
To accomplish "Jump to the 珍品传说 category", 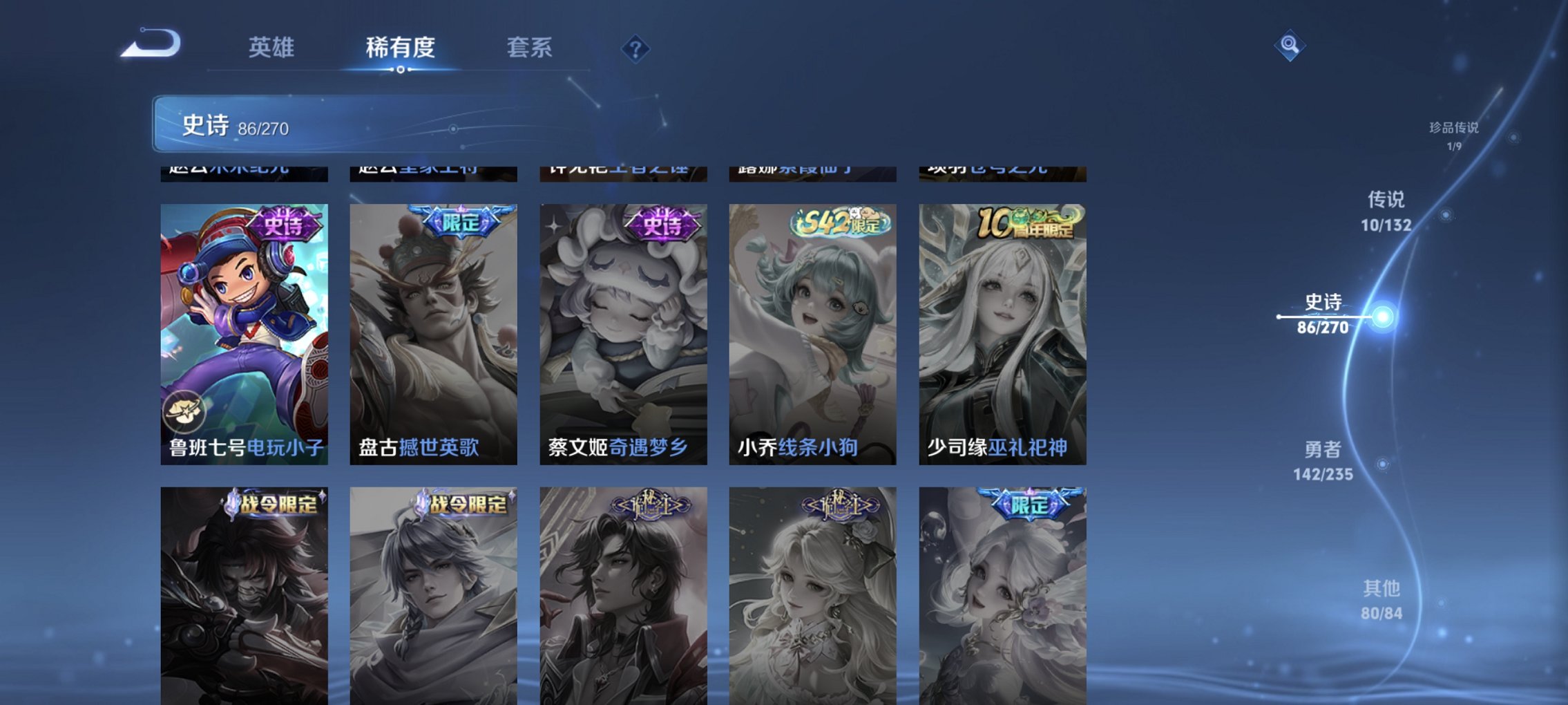I will pyautogui.click(x=1453, y=135).
